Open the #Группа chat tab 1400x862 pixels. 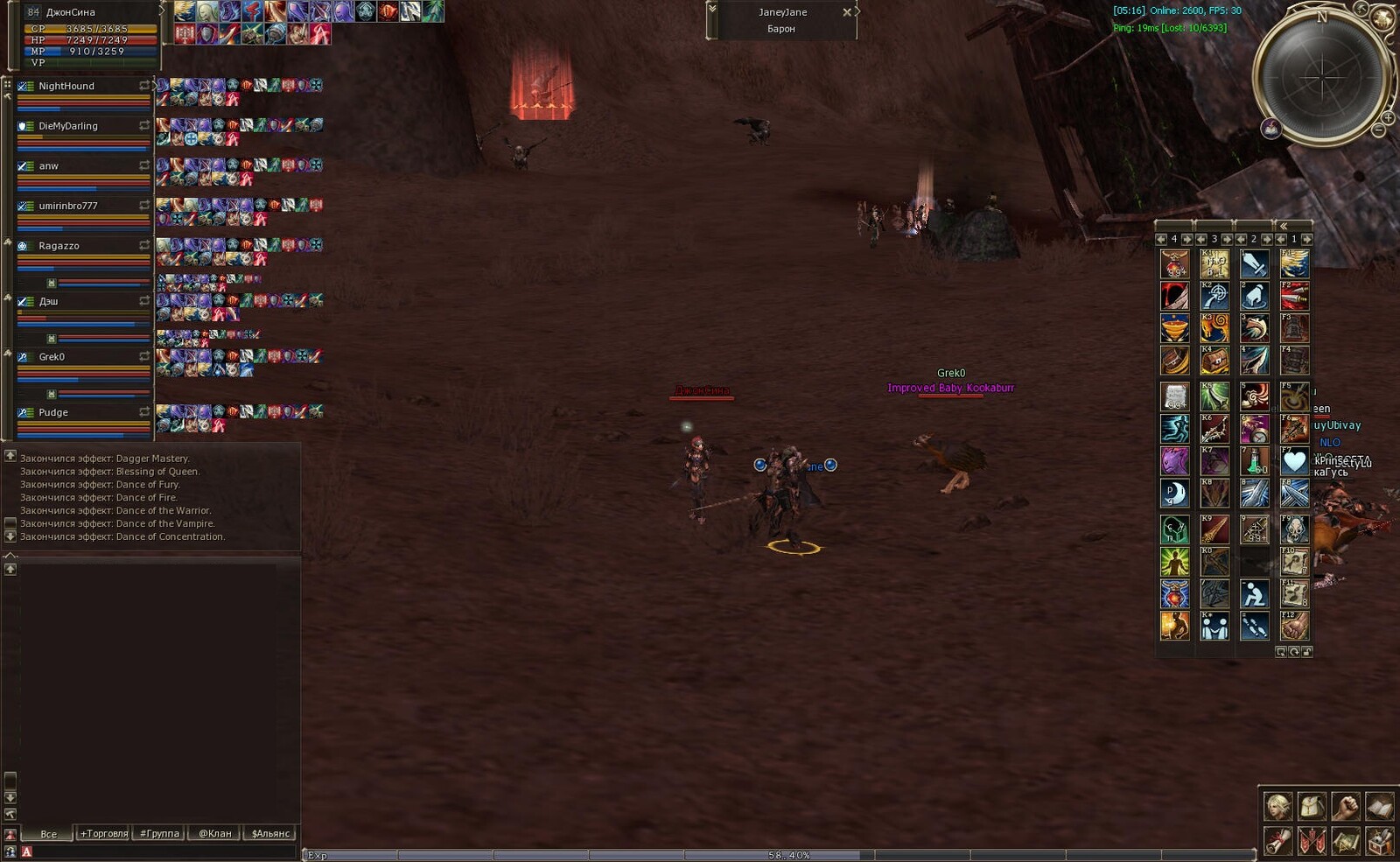(159, 833)
